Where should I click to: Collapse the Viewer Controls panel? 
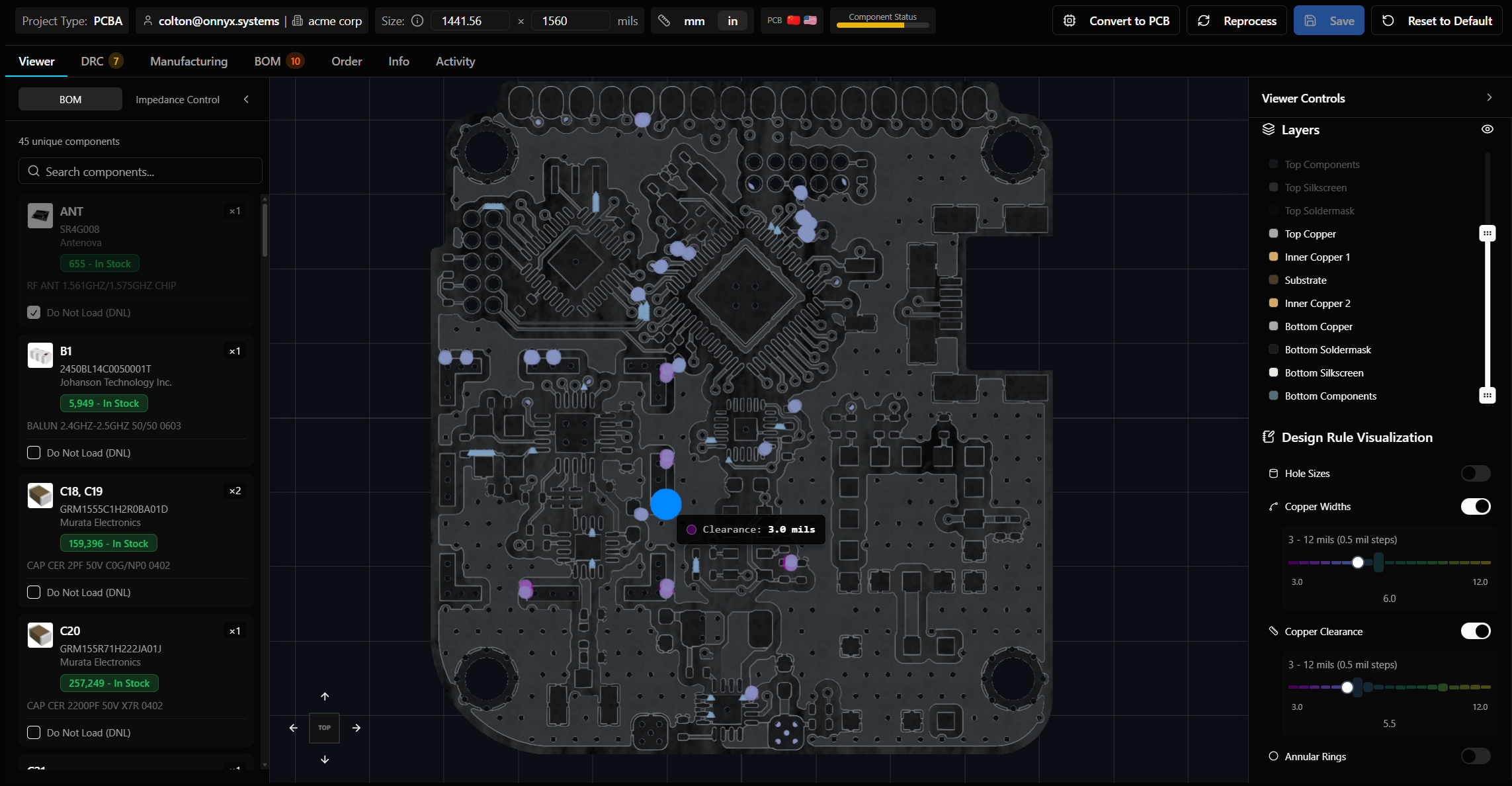(x=1489, y=97)
